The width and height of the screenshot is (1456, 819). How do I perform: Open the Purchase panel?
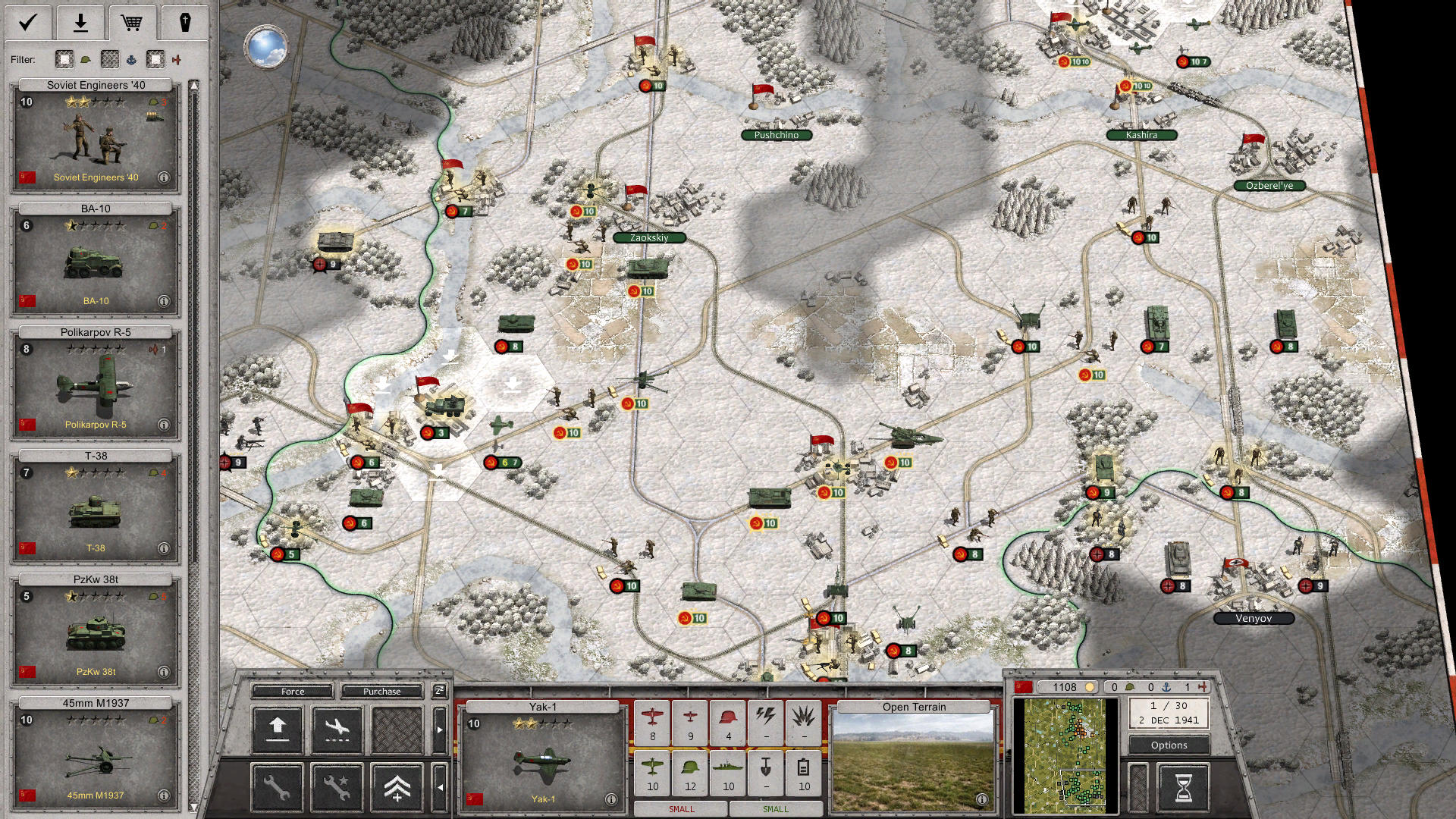[x=381, y=692]
